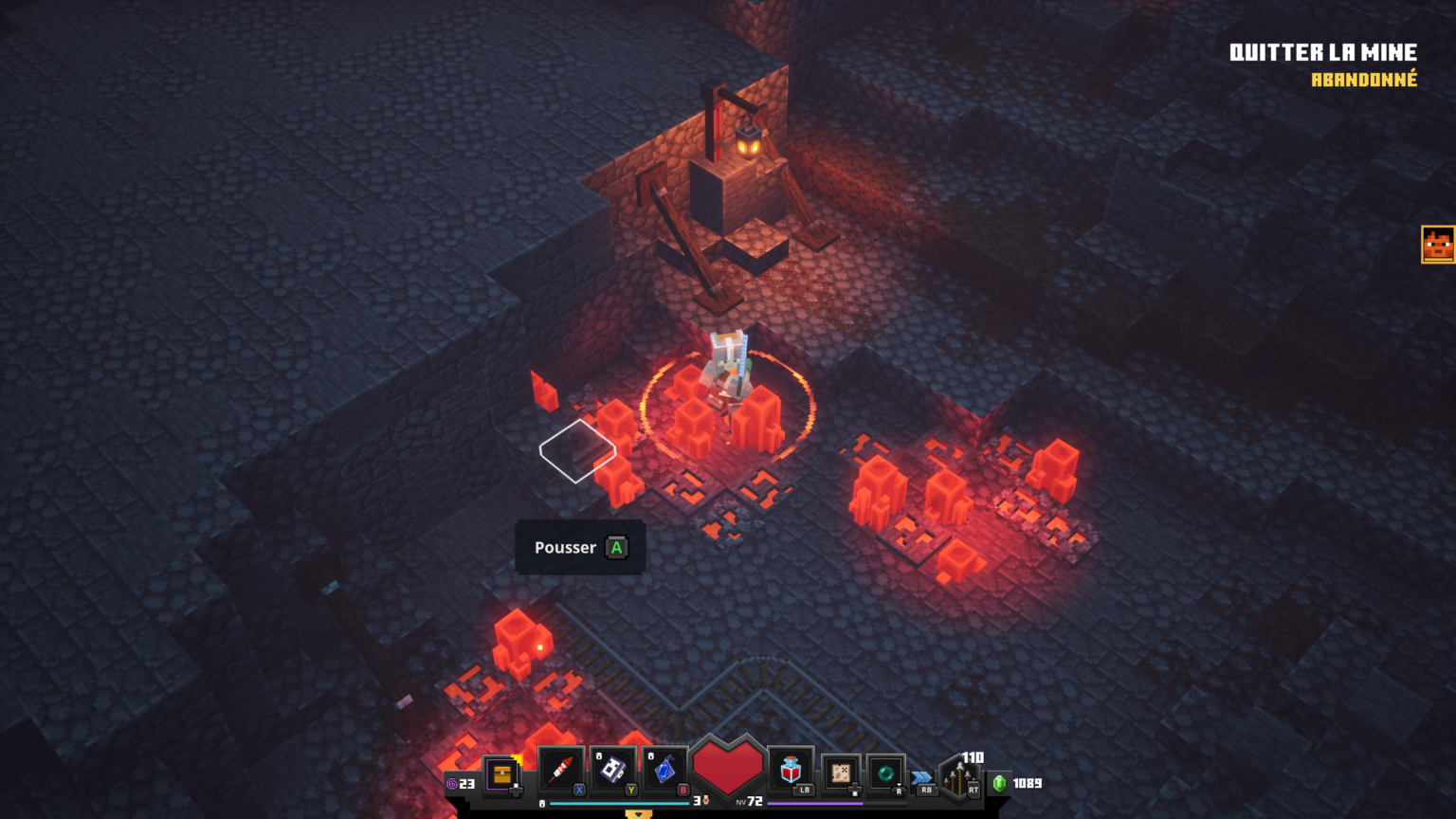Trigger the blue dodge roll chevrons
Image resolution: width=1456 pixels, height=819 pixels.
[922, 777]
